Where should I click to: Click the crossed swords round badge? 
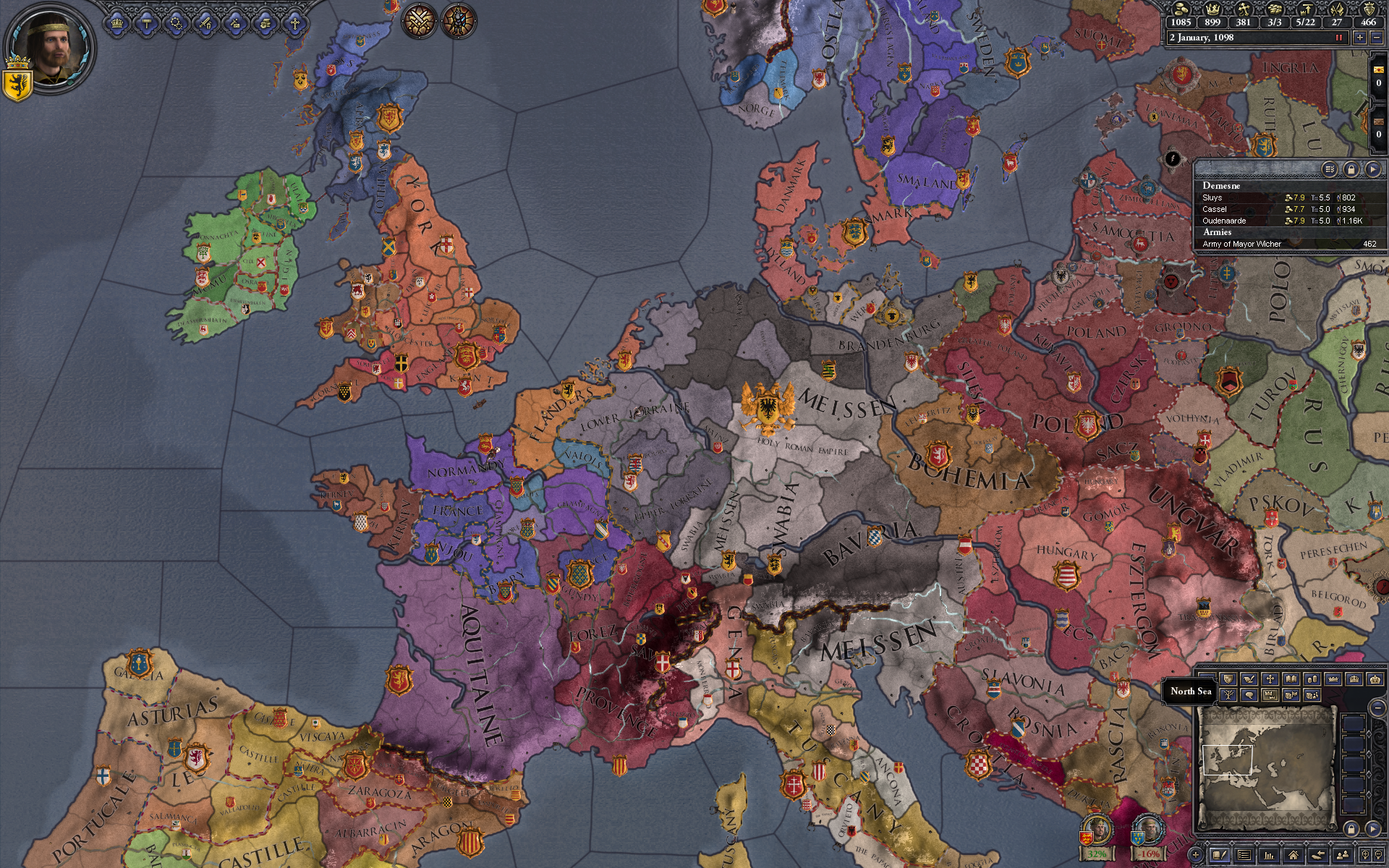coord(419,21)
